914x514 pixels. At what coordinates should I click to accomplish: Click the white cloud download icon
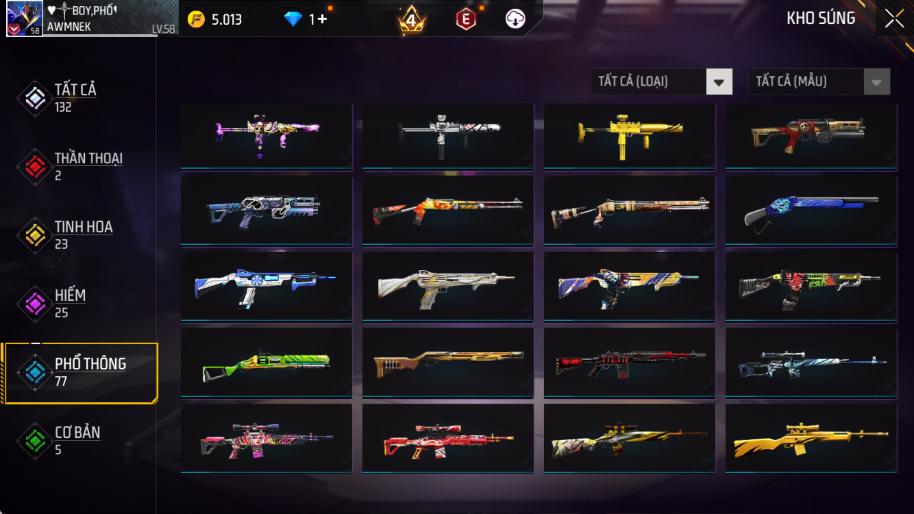tap(516, 19)
